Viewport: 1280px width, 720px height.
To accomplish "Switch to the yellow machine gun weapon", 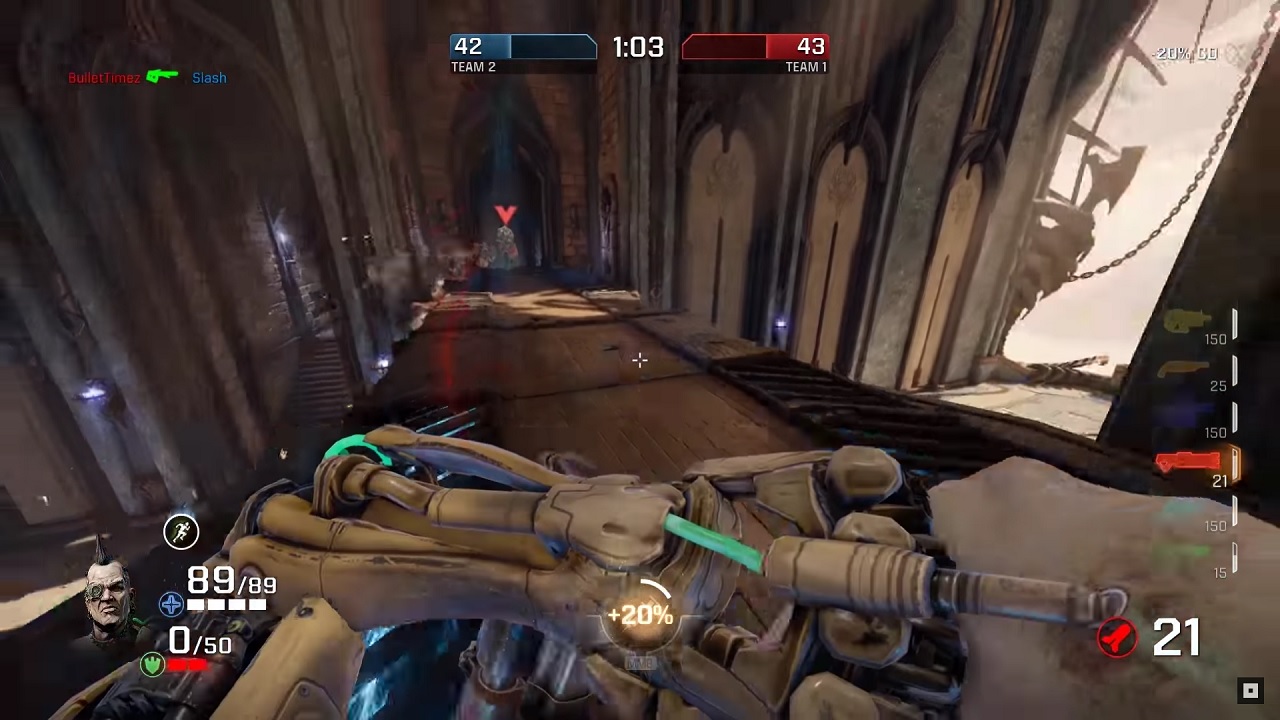I will coord(1190,322).
